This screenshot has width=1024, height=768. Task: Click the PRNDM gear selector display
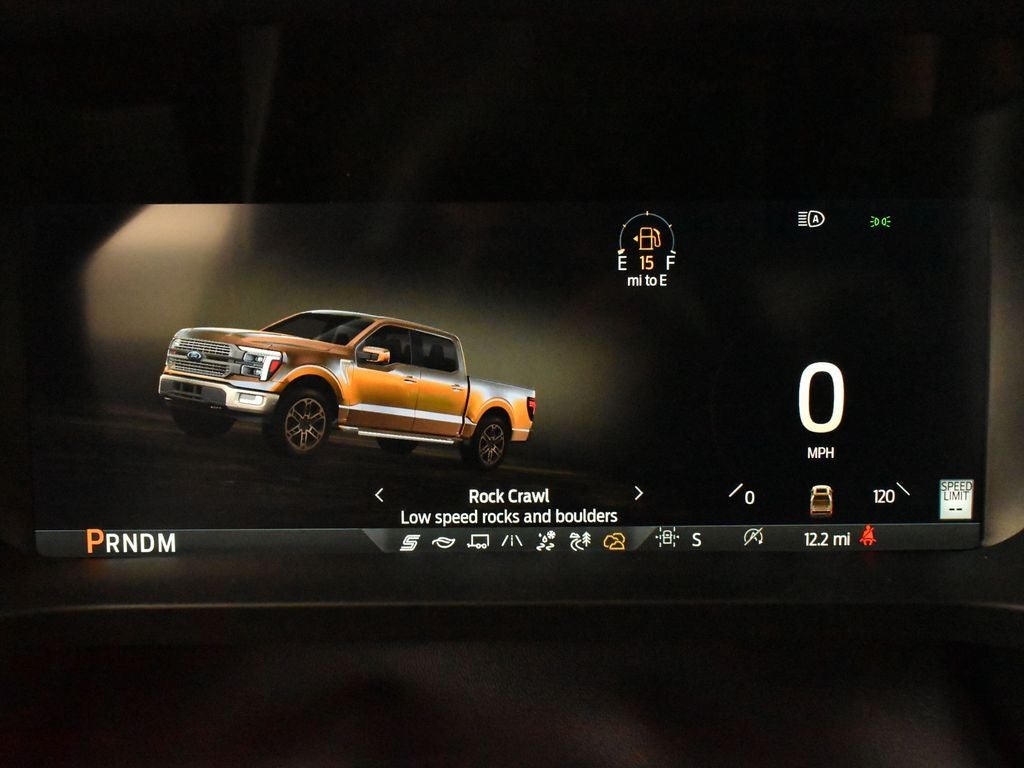coord(131,542)
